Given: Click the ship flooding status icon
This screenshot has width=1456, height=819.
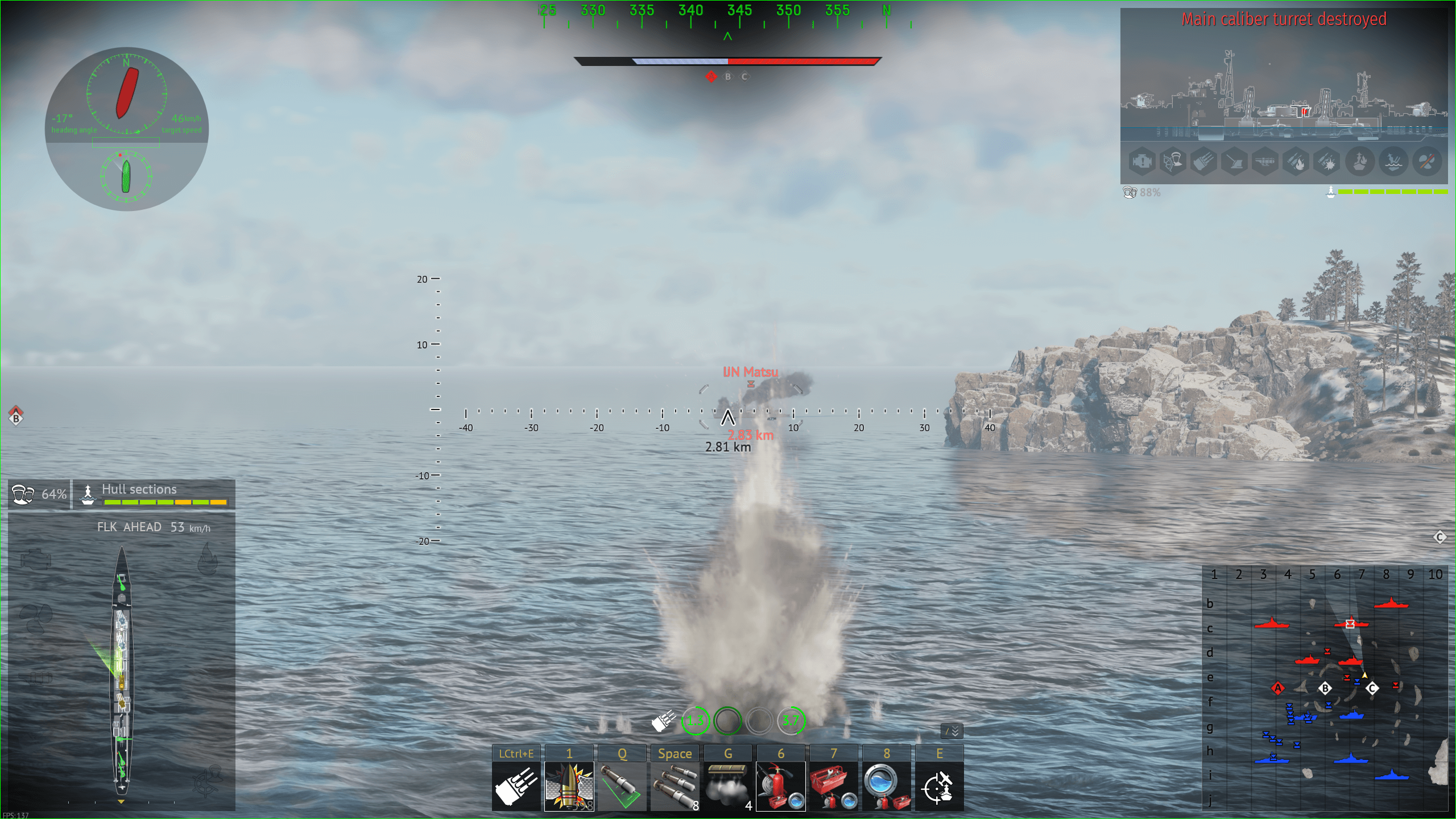Looking at the screenshot, I should pyautogui.click(x=1393, y=162).
